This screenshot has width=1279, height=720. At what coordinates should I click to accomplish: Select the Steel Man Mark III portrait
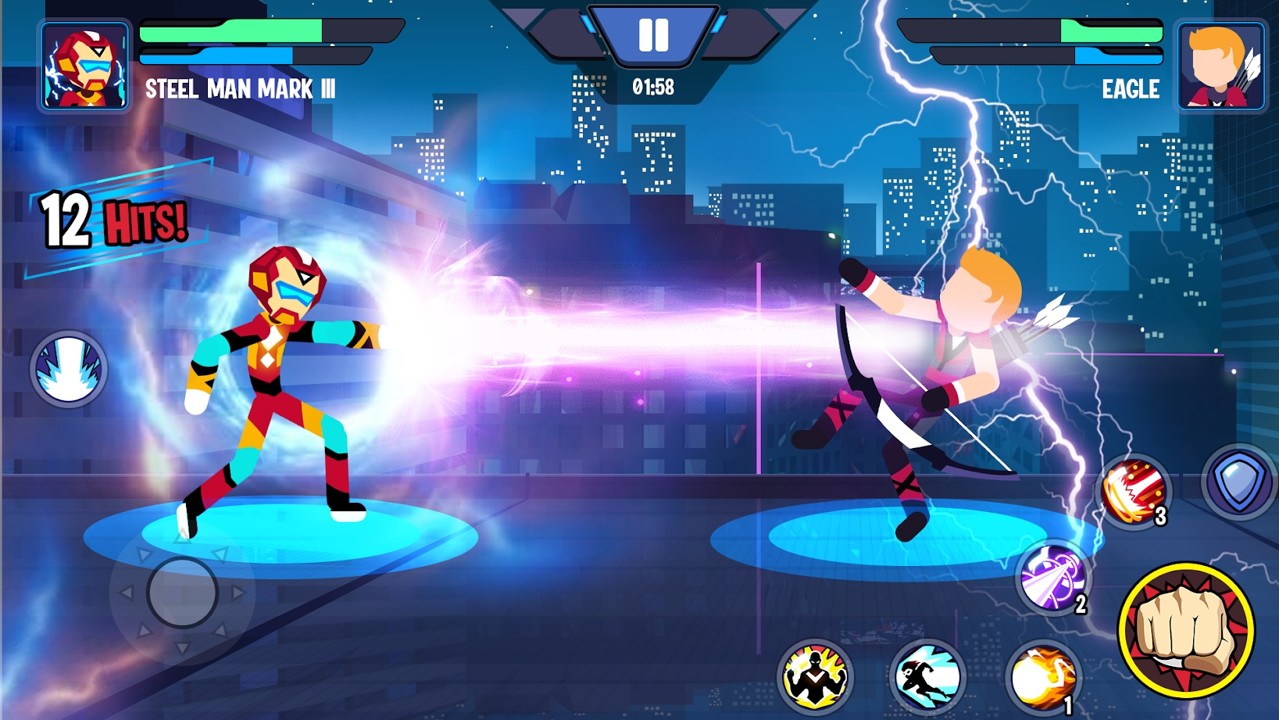pos(84,66)
